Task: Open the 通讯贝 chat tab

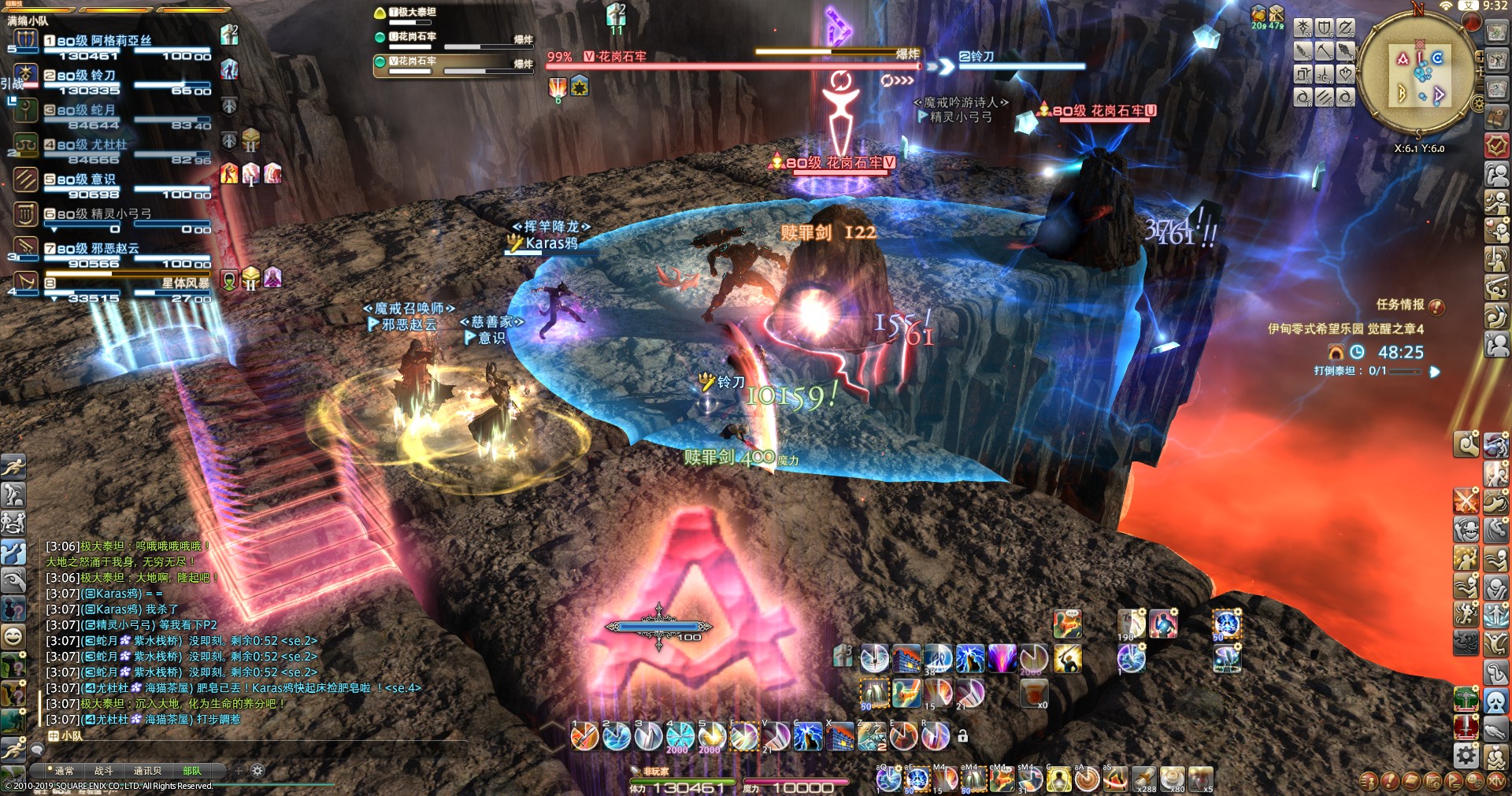Action: pyautogui.click(x=147, y=771)
